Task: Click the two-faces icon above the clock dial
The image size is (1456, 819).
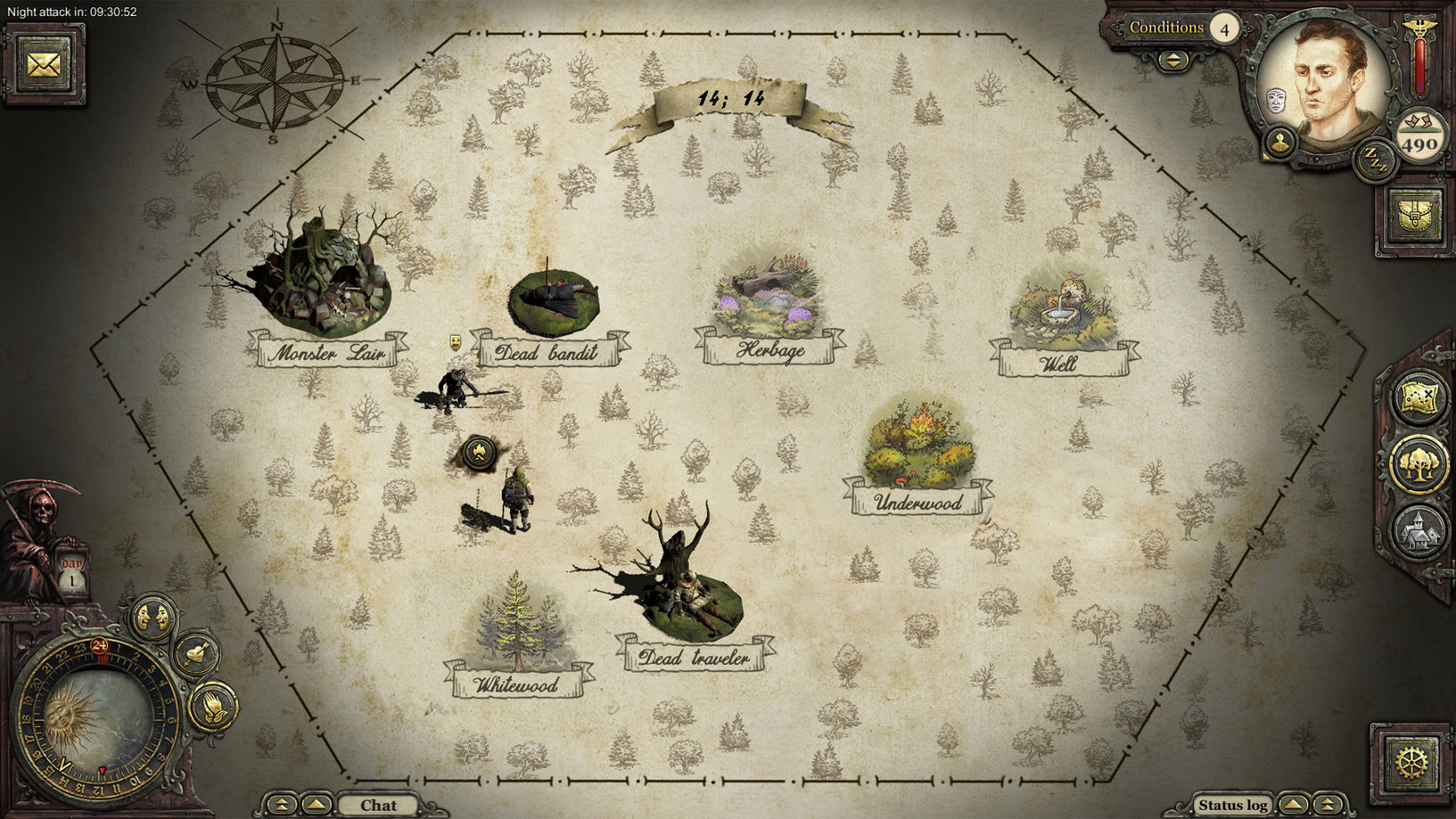Action: click(x=151, y=616)
